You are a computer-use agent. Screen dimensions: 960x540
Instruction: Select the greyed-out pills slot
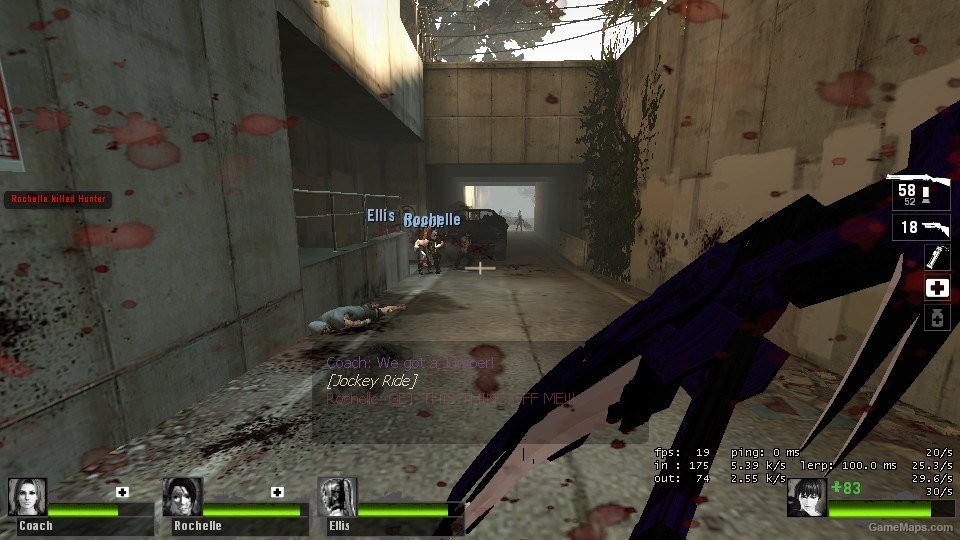[937, 318]
